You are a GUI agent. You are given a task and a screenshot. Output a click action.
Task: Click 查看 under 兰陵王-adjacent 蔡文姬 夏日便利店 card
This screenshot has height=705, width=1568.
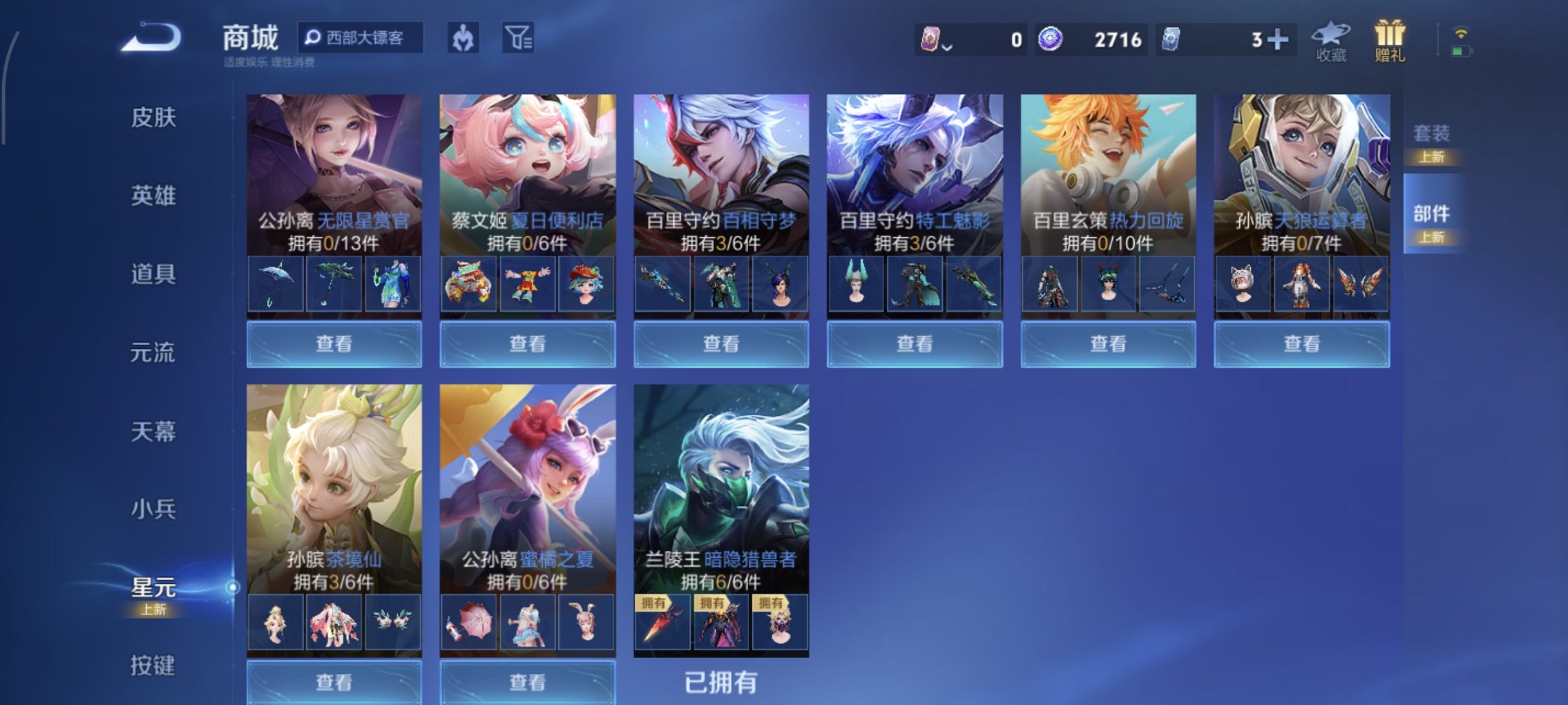coord(527,343)
